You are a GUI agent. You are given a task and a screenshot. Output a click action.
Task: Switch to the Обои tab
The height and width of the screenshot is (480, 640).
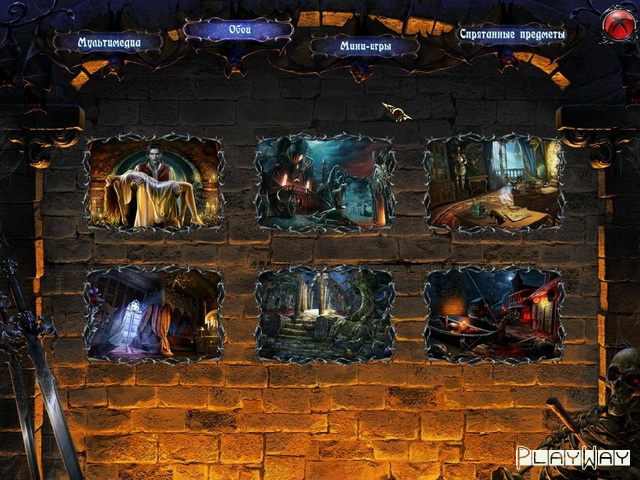point(237,30)
